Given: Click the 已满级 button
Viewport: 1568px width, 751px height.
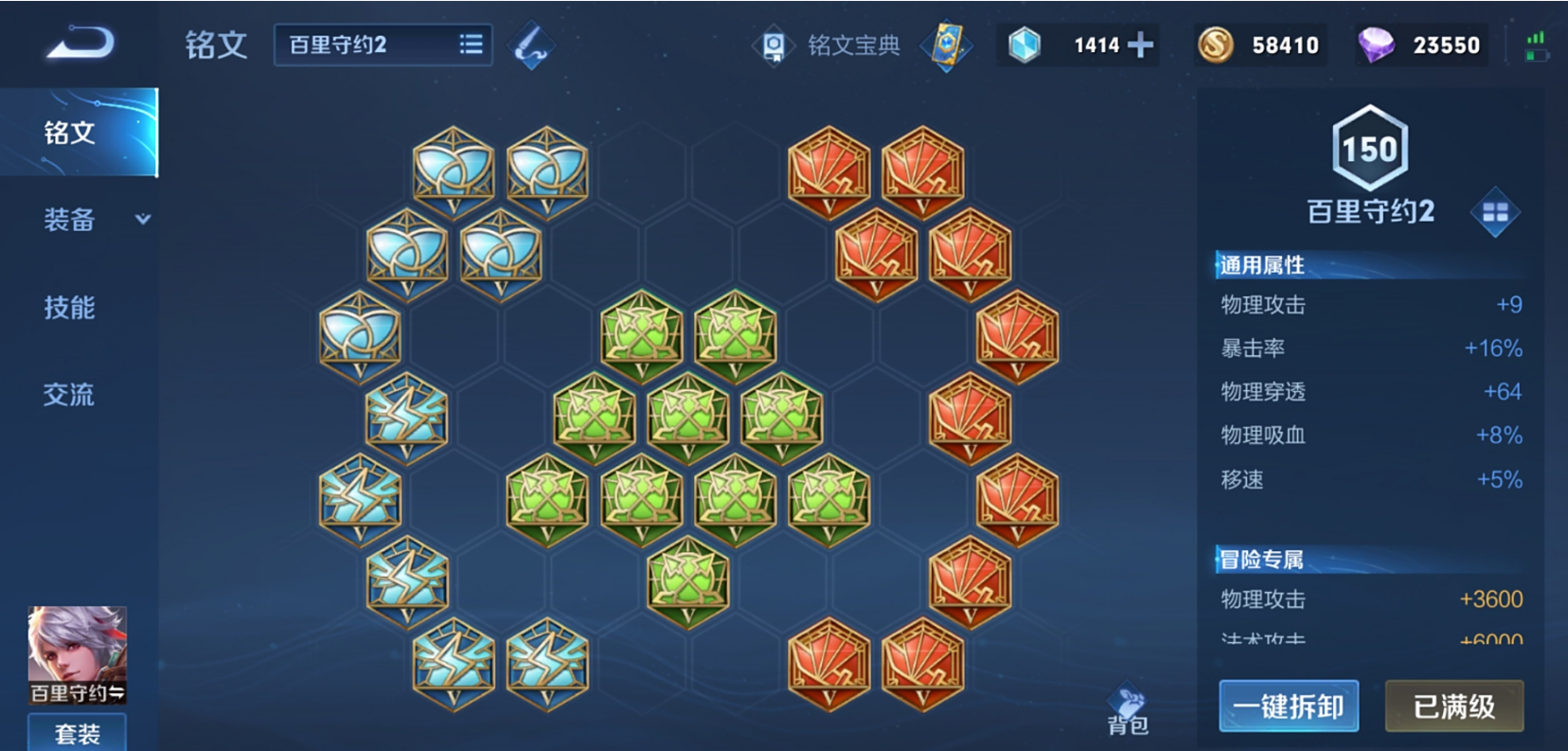Looking at the screenshot, I should (1453, 706).
